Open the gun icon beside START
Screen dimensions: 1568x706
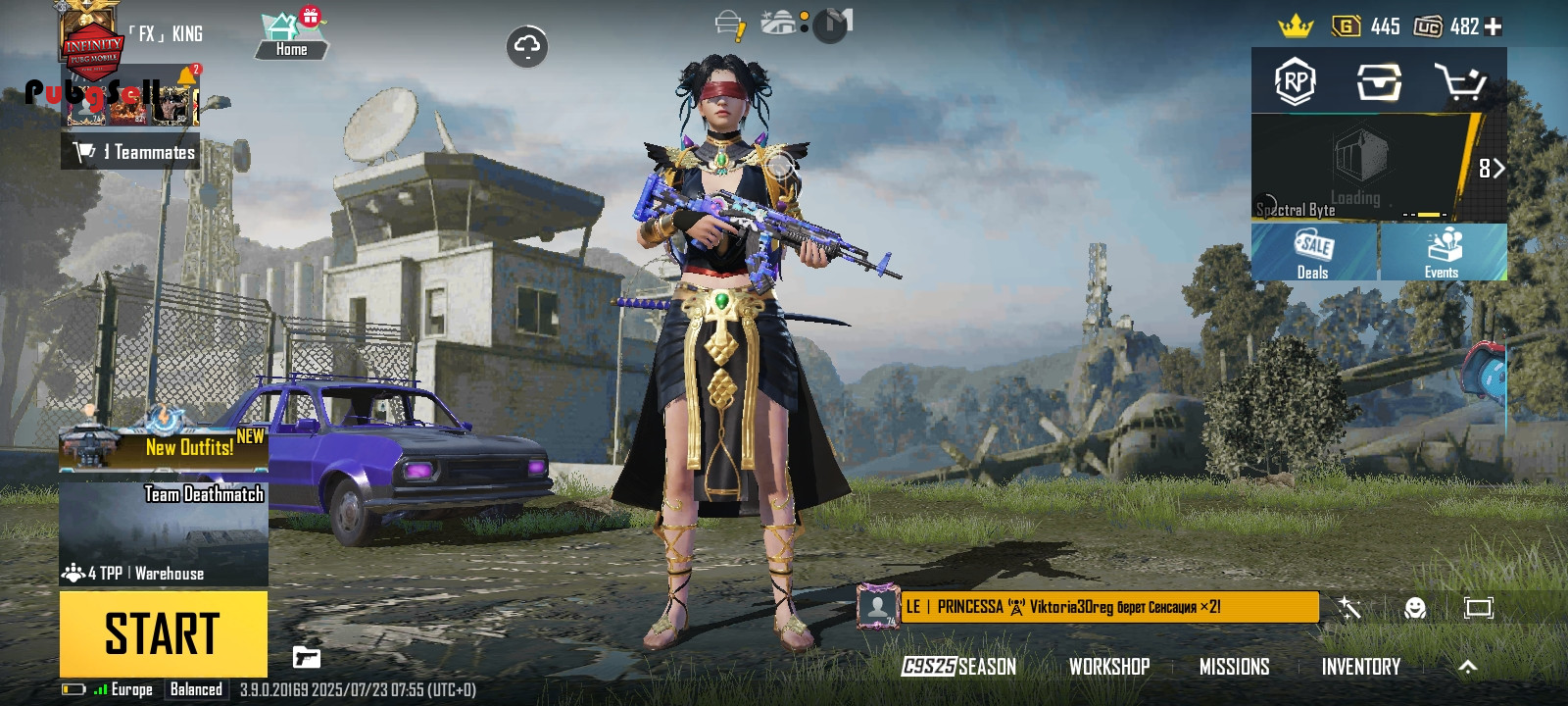[x=307, y=657]
